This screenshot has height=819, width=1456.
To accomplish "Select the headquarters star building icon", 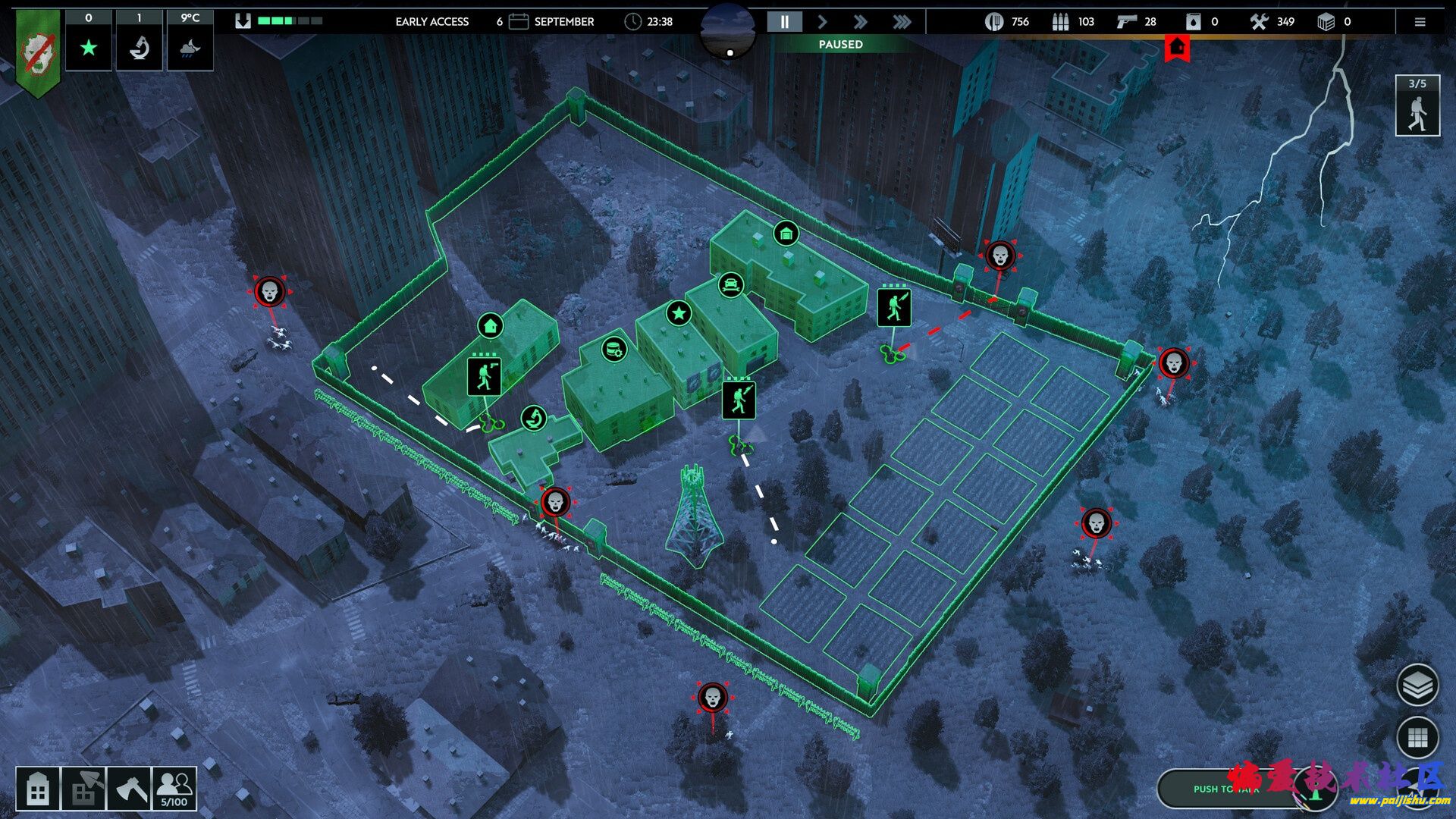I will (x=679, y=312).
